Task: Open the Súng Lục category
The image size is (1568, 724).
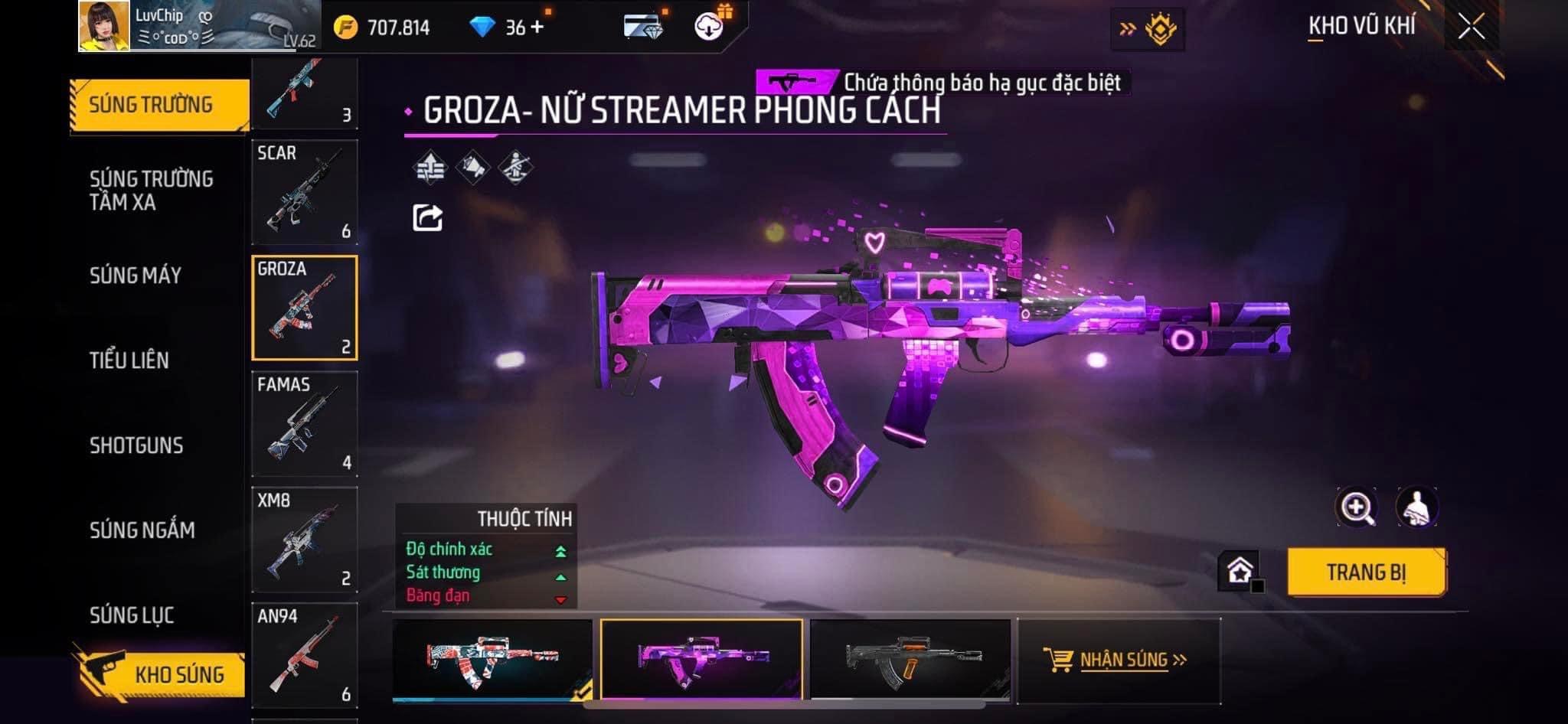Action: [132, 615]
